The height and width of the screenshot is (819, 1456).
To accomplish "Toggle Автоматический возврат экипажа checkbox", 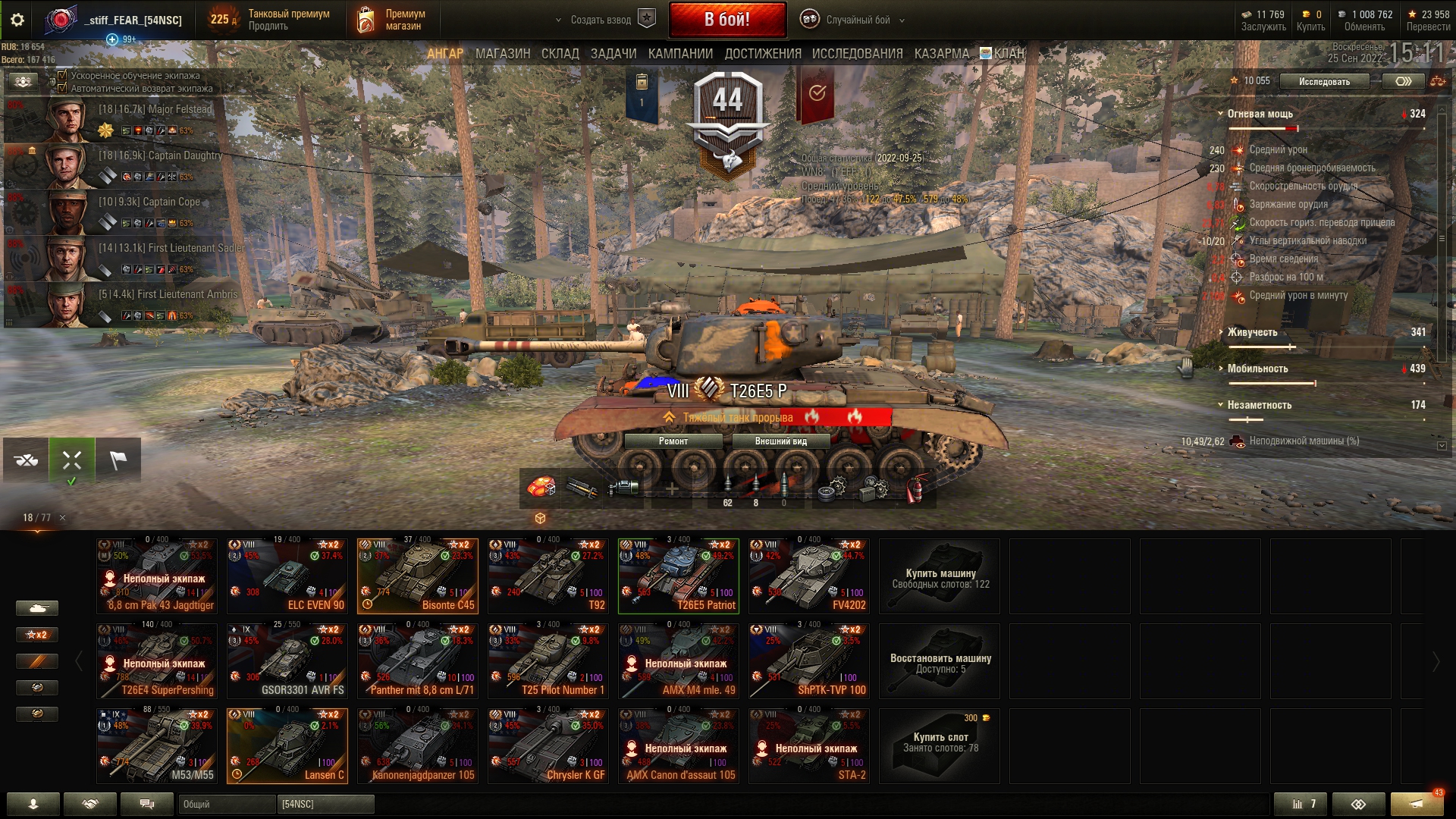I will point(63,88).
